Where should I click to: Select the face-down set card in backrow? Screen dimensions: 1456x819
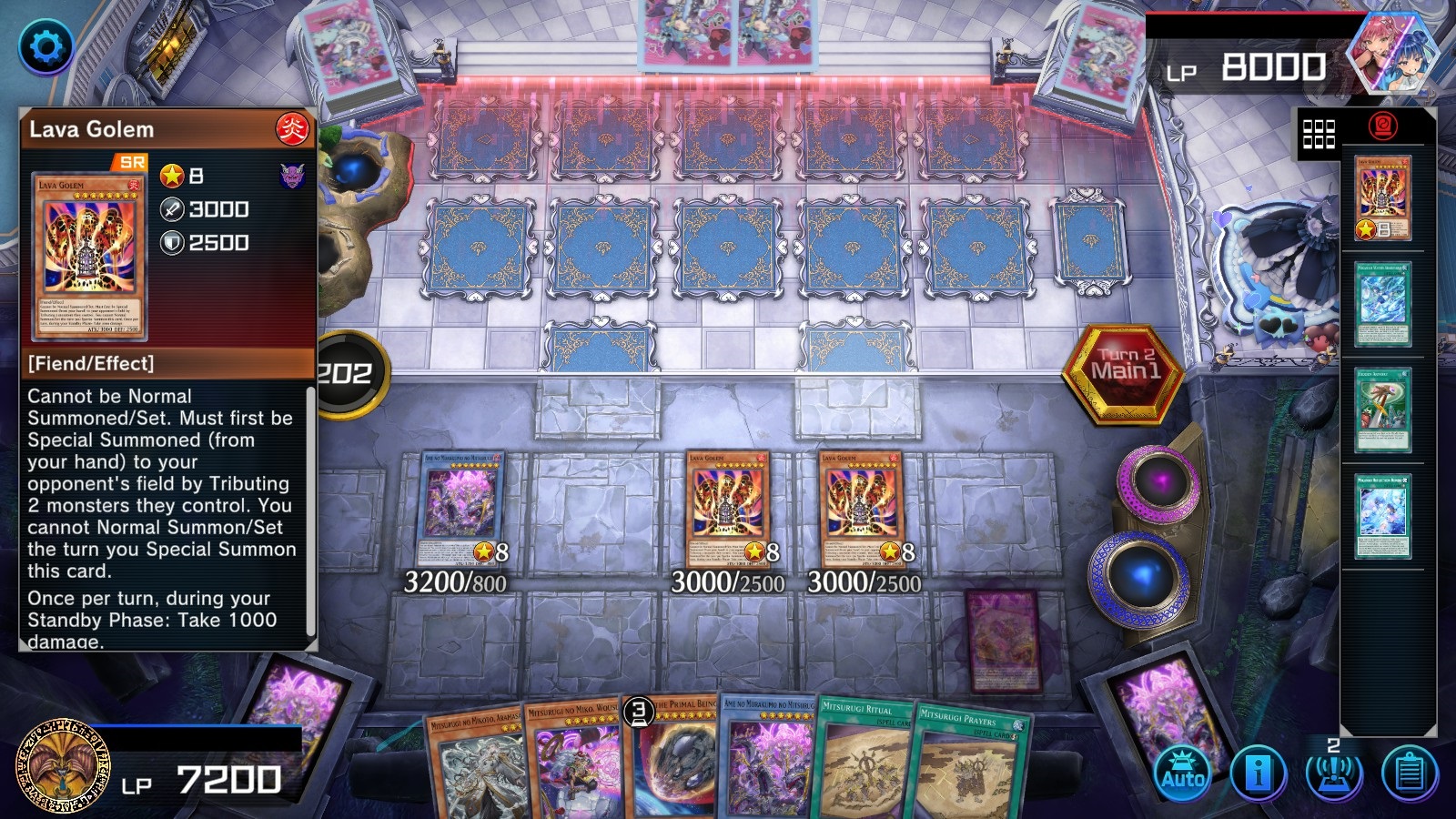coord(1003,639)
